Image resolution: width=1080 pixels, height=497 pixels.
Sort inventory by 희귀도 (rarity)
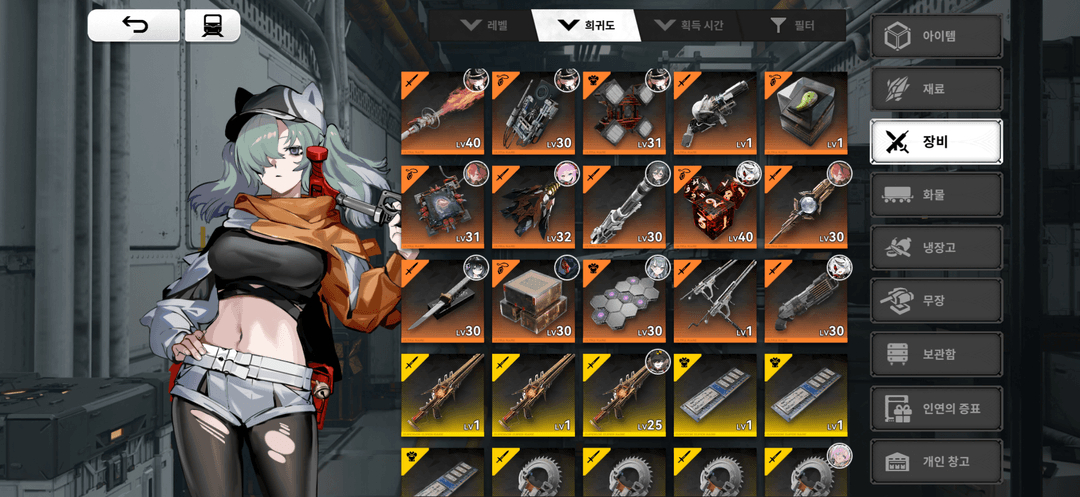point(588,25)
